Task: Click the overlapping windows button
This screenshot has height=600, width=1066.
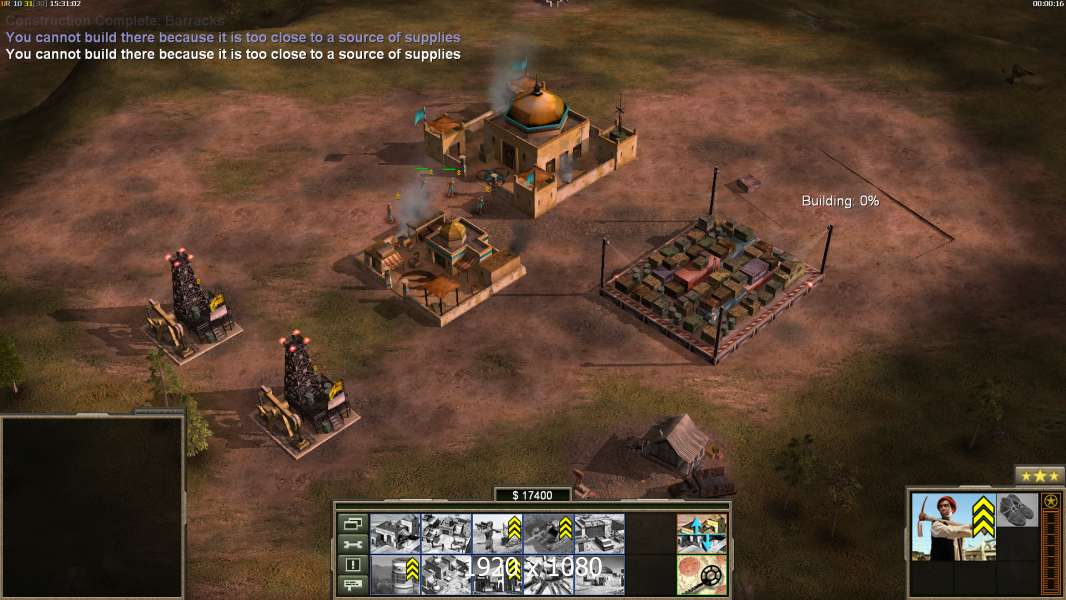Action: 353,523
